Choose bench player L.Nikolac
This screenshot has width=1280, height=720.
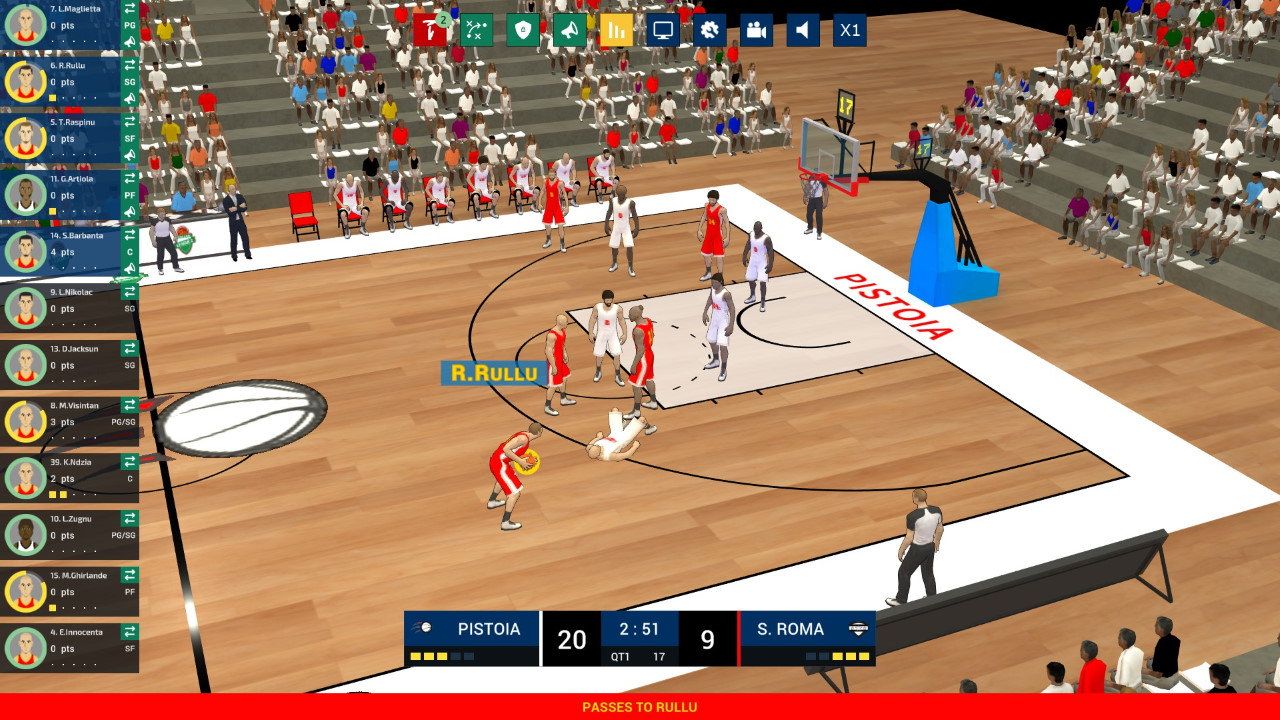tap(60, 308)
